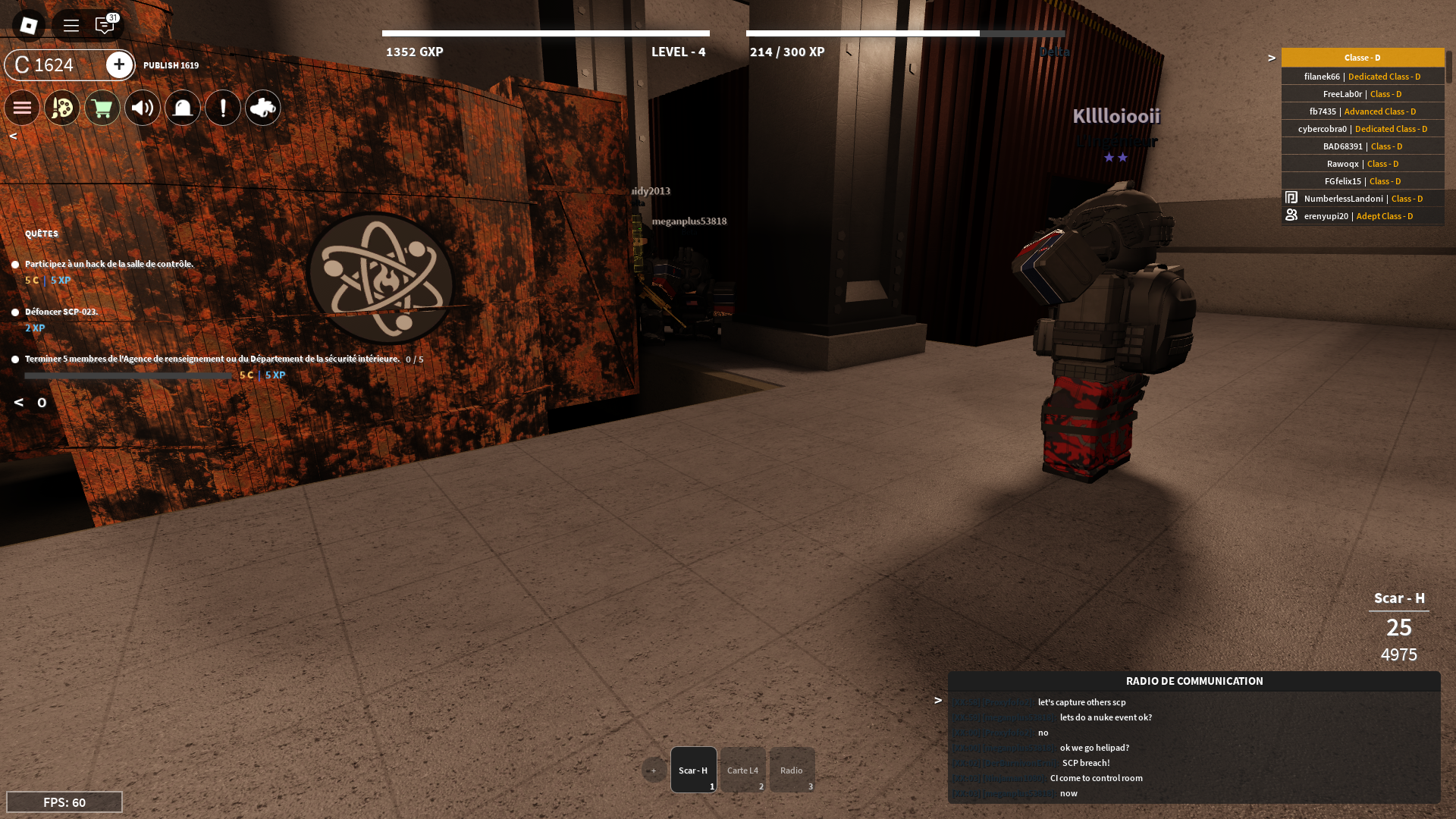Click the plus button to add currency
Image resolution: width=1456 pixels, height=819 pixels.
pos(119,65)
